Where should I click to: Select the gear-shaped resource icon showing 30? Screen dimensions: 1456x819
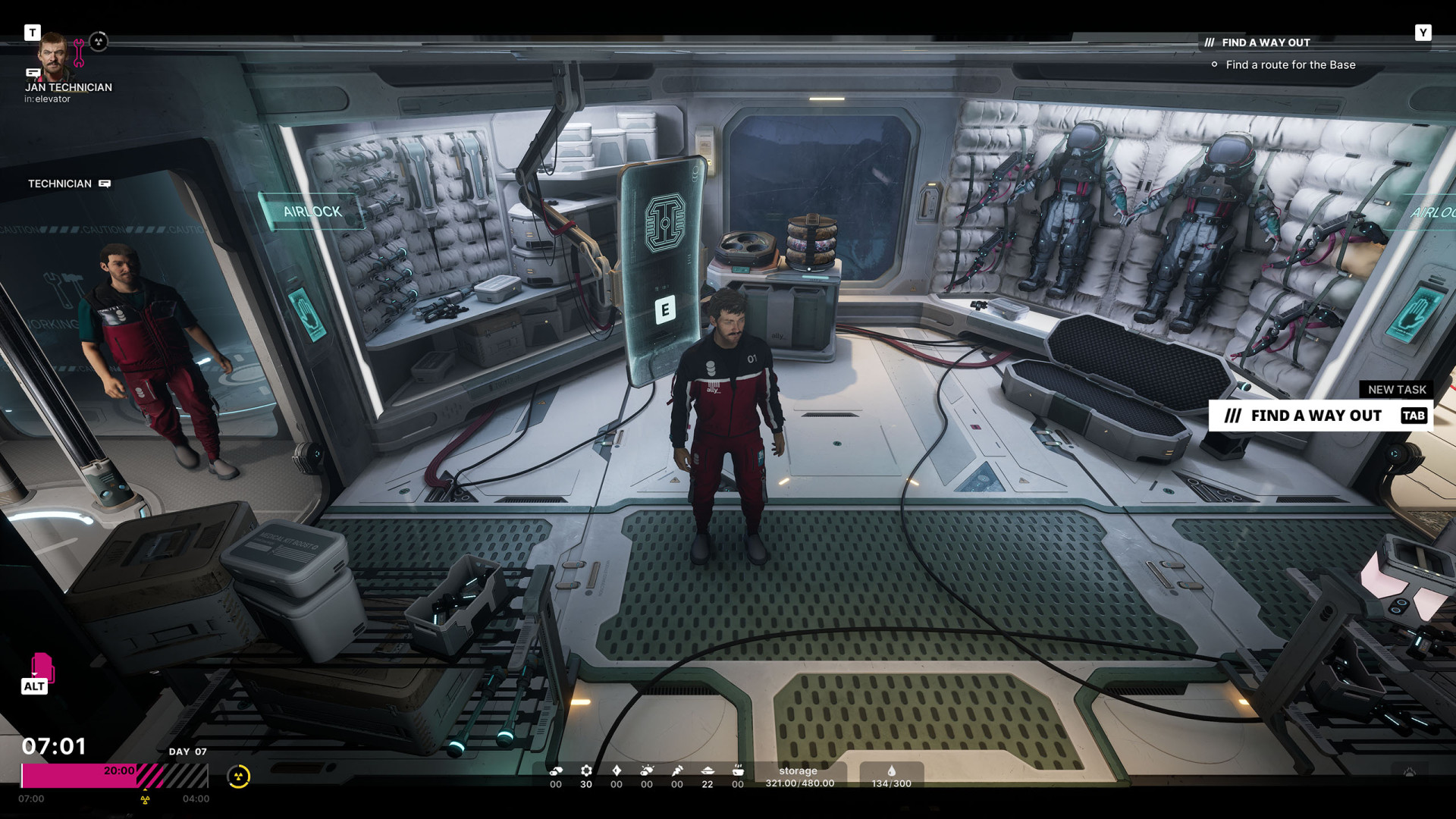586,770
